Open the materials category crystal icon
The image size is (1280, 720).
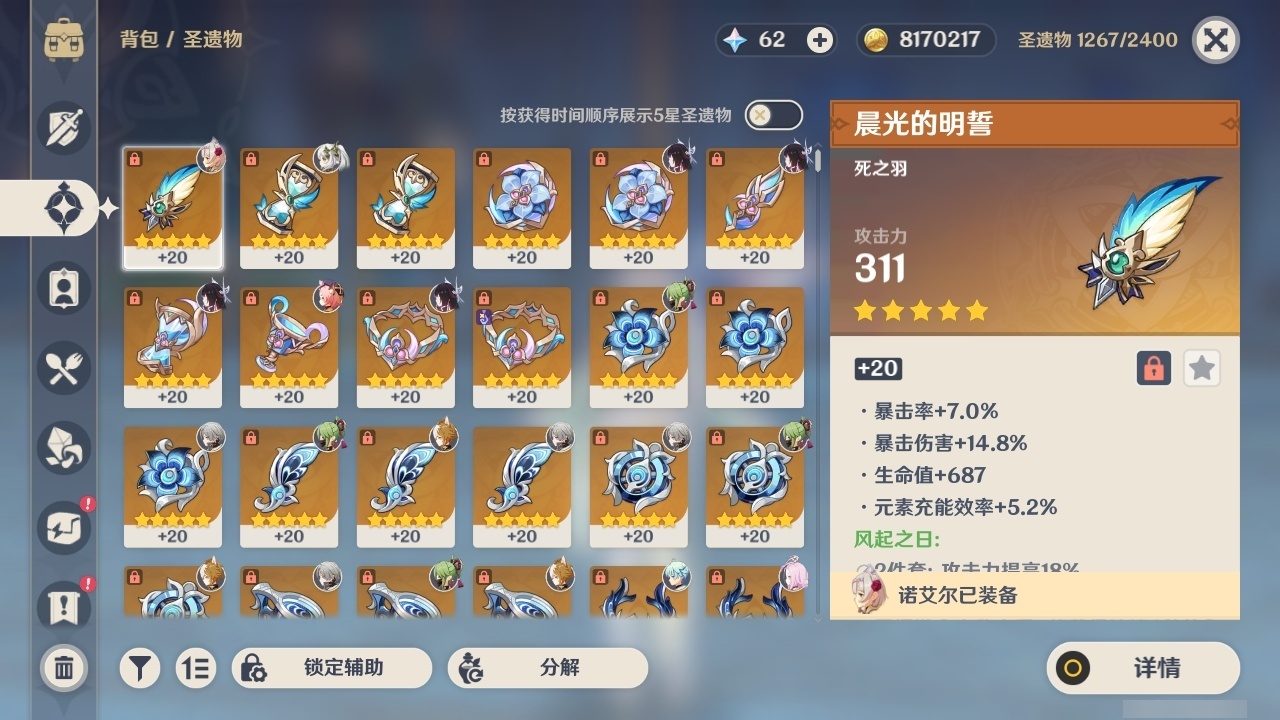click(x=63, y=448)
